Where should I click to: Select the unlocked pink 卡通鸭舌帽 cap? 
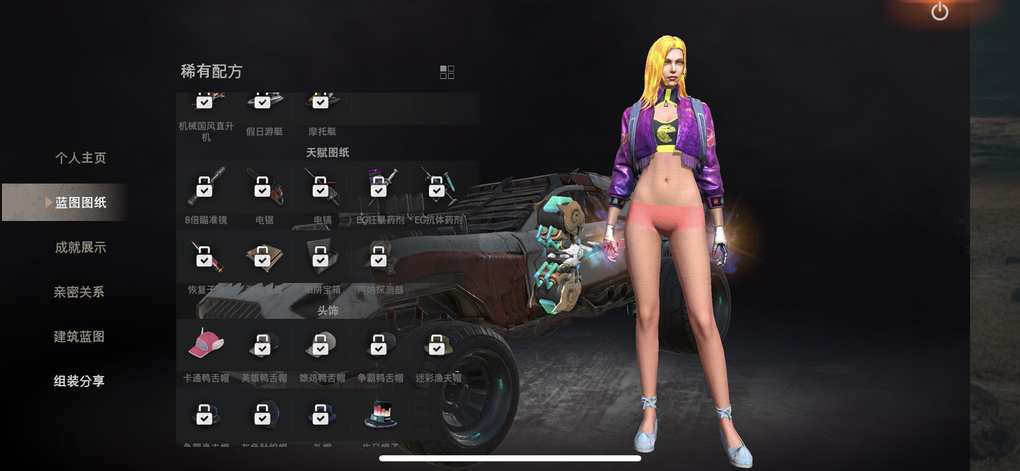coord(205,345)
